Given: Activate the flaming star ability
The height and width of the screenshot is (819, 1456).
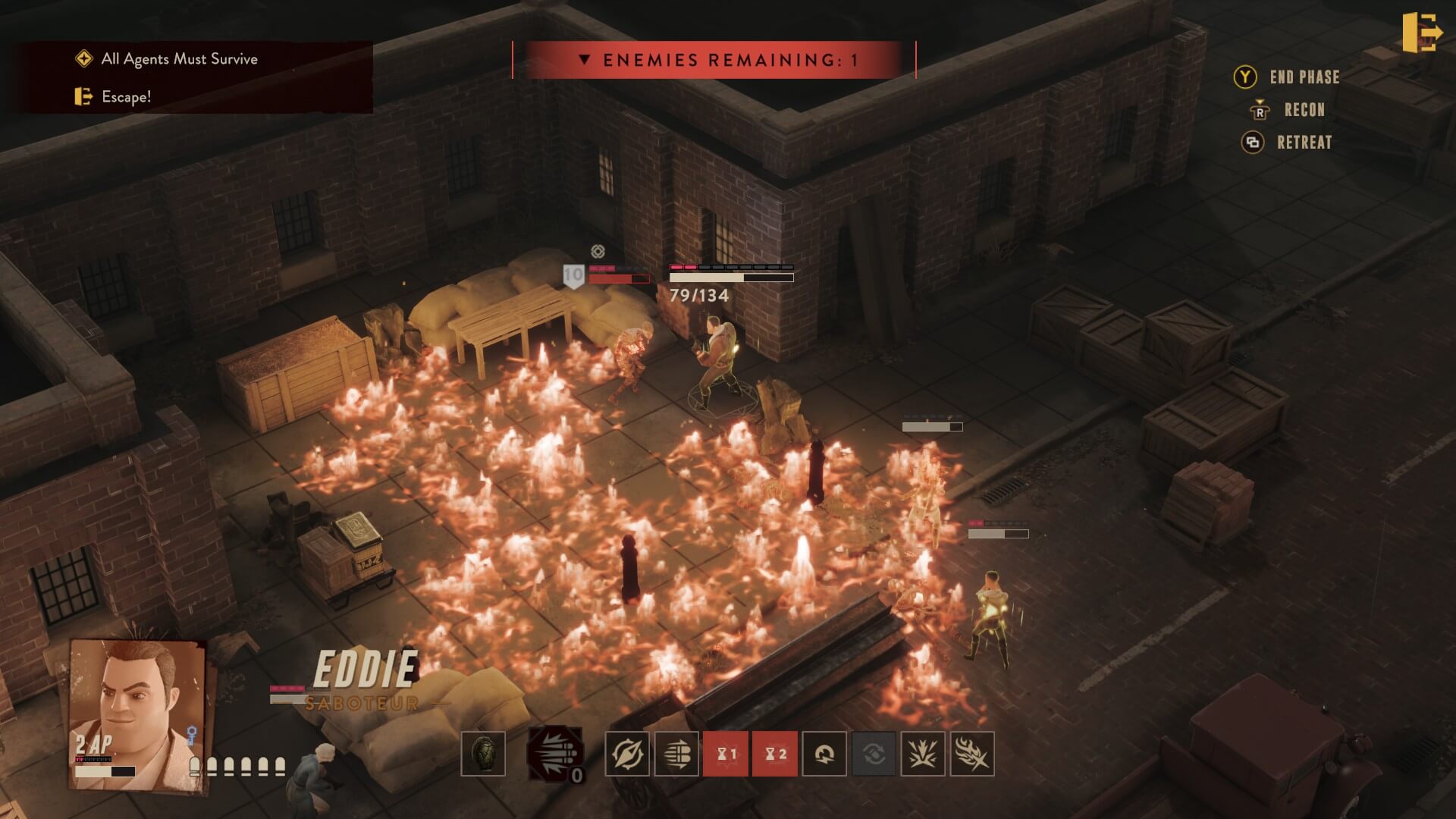Looking at the screenshot, I should 971,754.
